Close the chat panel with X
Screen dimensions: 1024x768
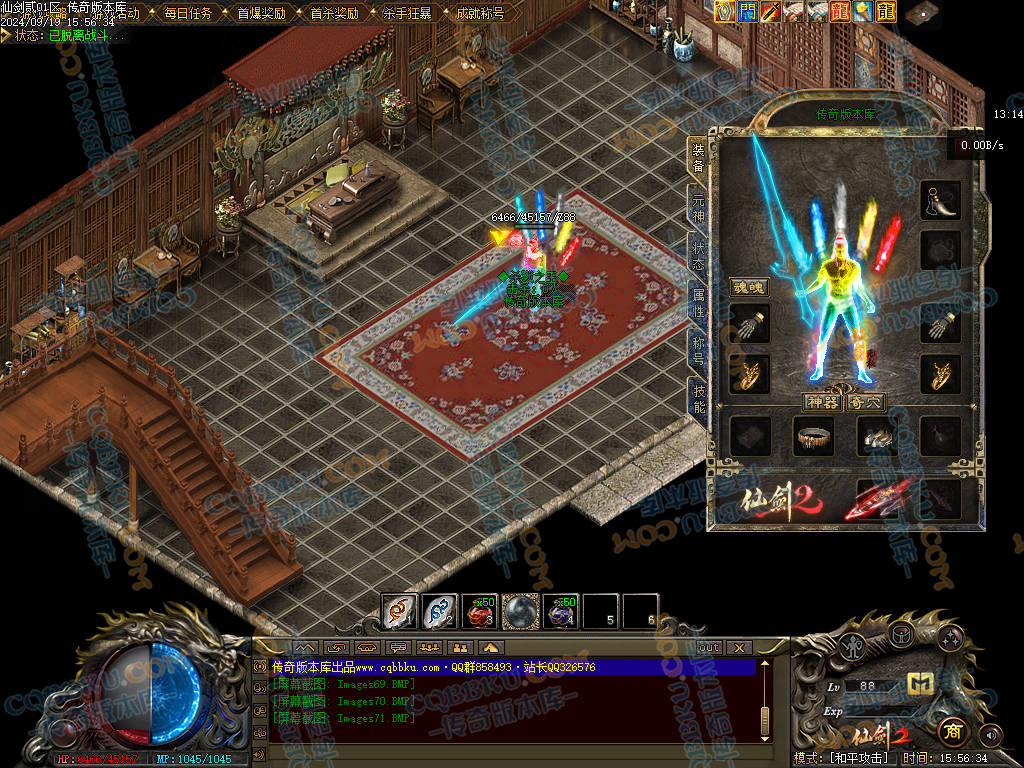pyautogui.click(x=739, y=648)
